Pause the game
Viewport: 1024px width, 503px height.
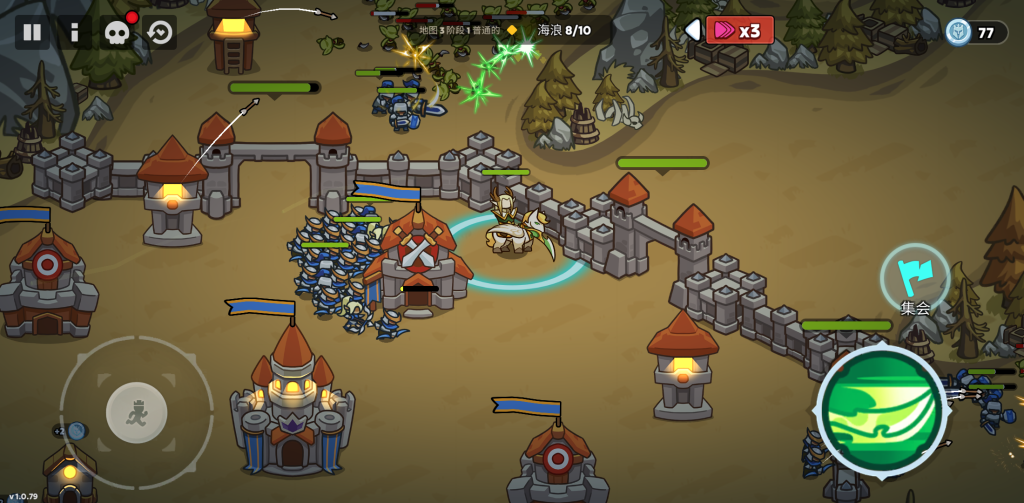pyautogui.click(x=32, y=32)
